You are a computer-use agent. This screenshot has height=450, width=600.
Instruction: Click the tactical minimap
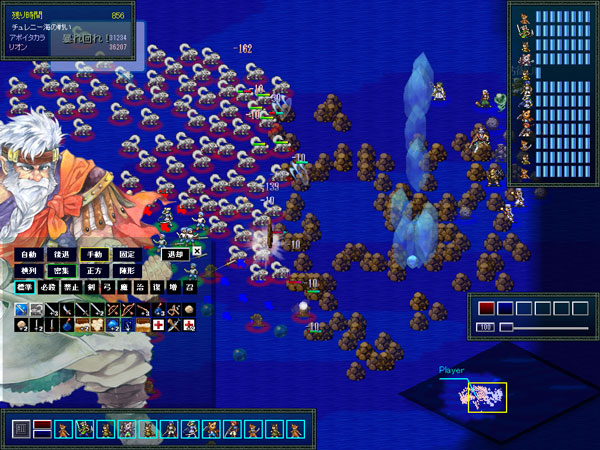click(485, 396)
